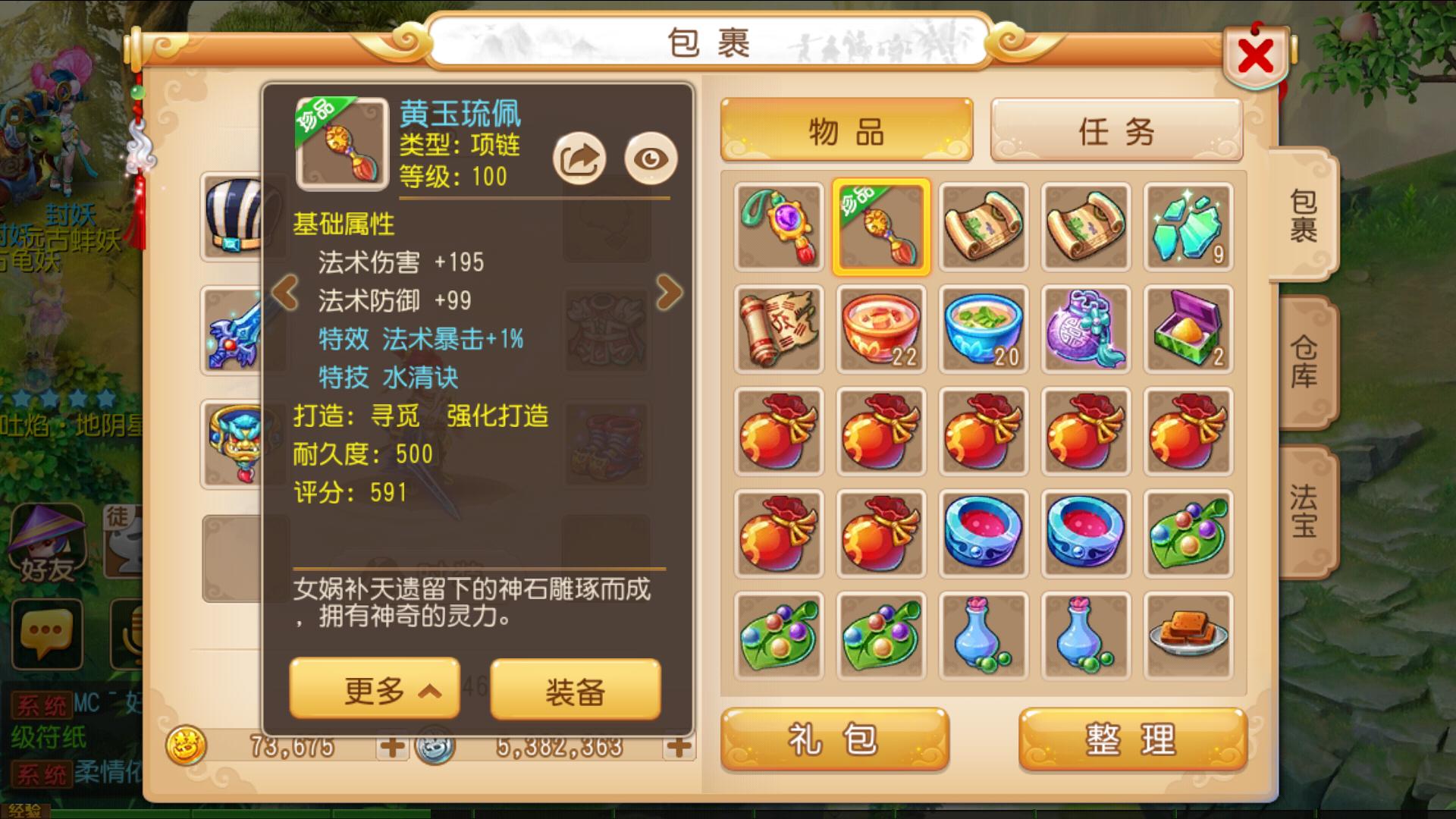Open the 仓库 side tab
The image size is (1456, 819).
tap(1304, 361)
